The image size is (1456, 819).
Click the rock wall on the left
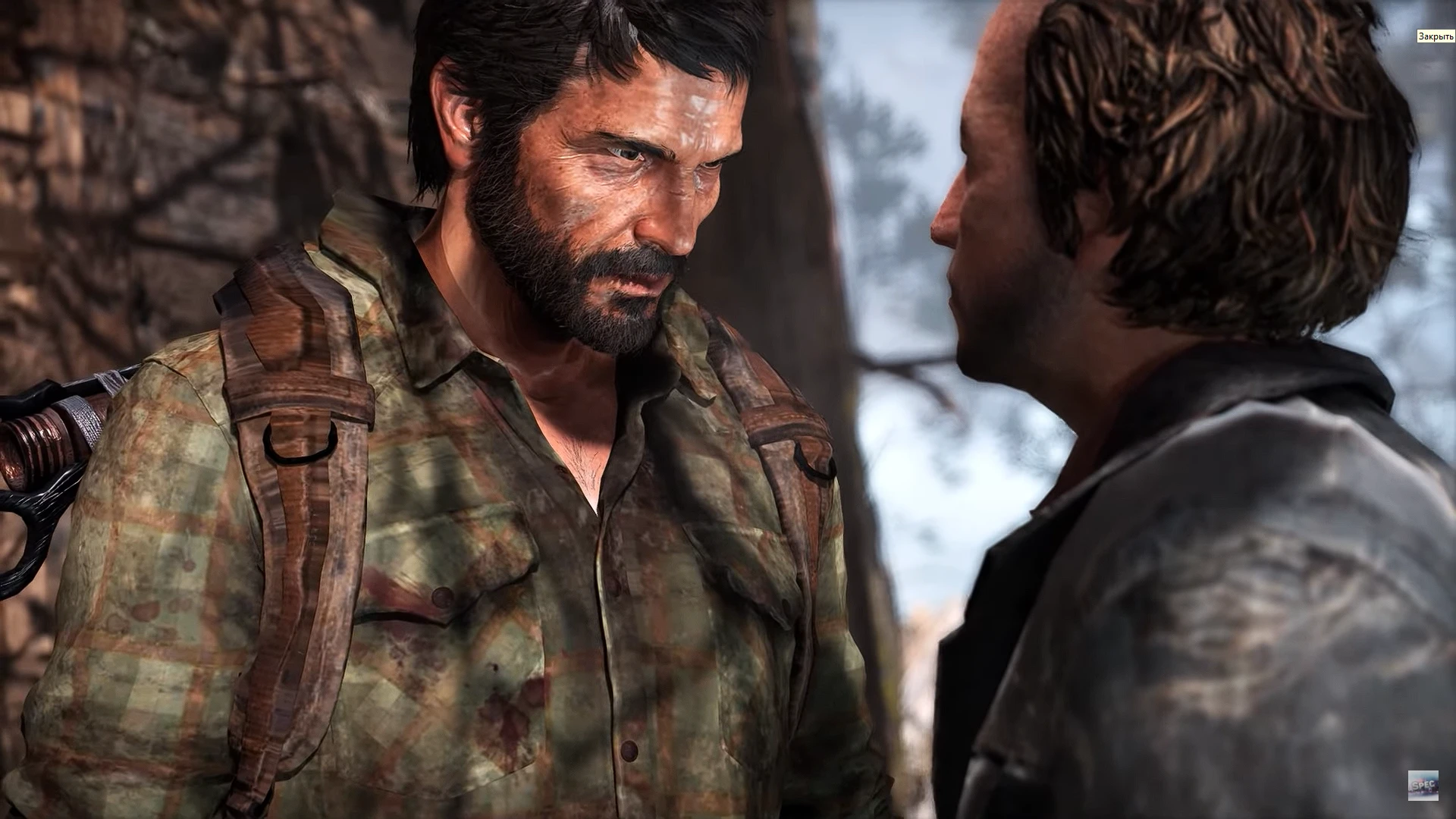[114, 152]
